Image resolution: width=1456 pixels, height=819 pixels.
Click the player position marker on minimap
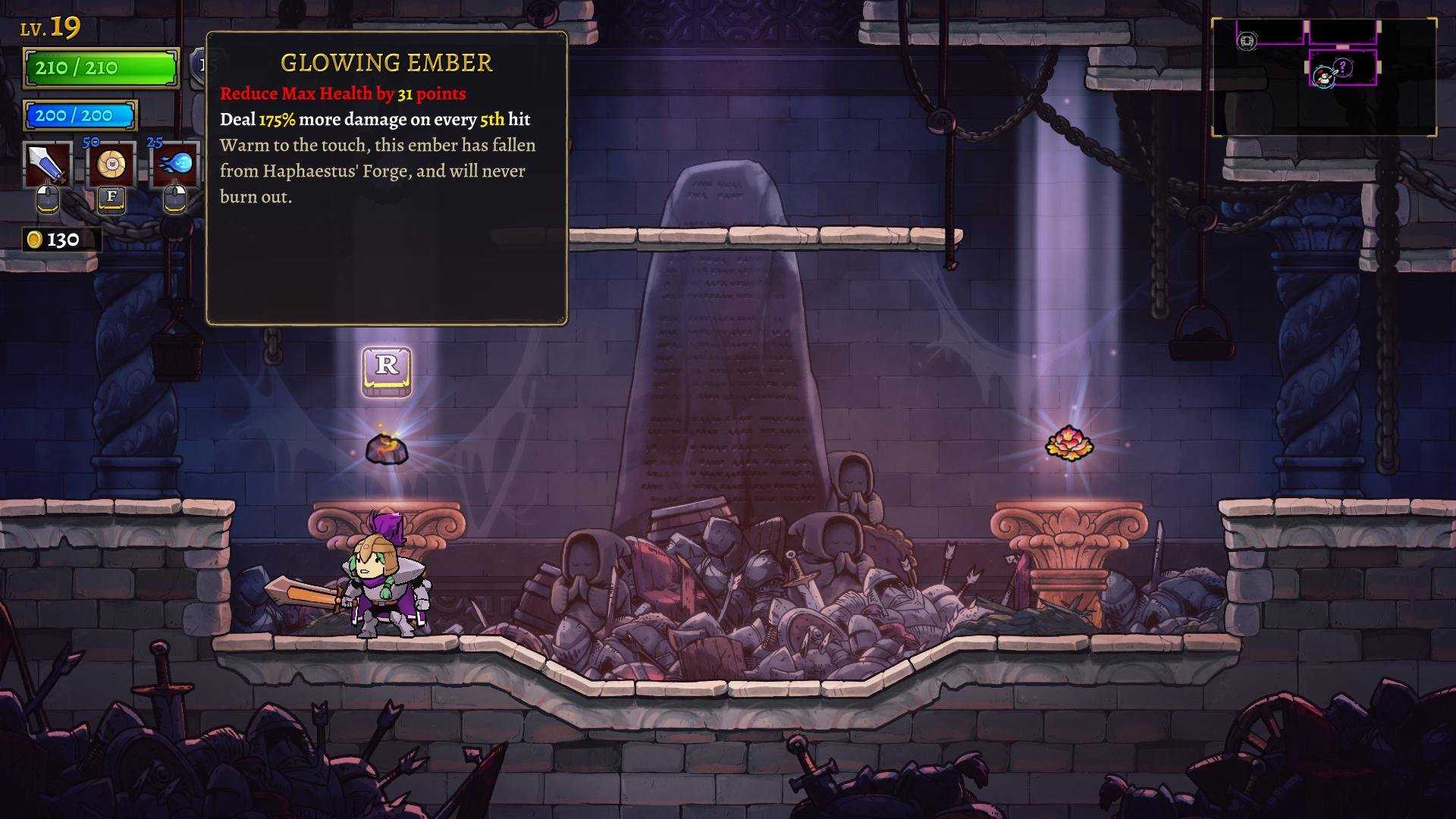[1324, 76]
